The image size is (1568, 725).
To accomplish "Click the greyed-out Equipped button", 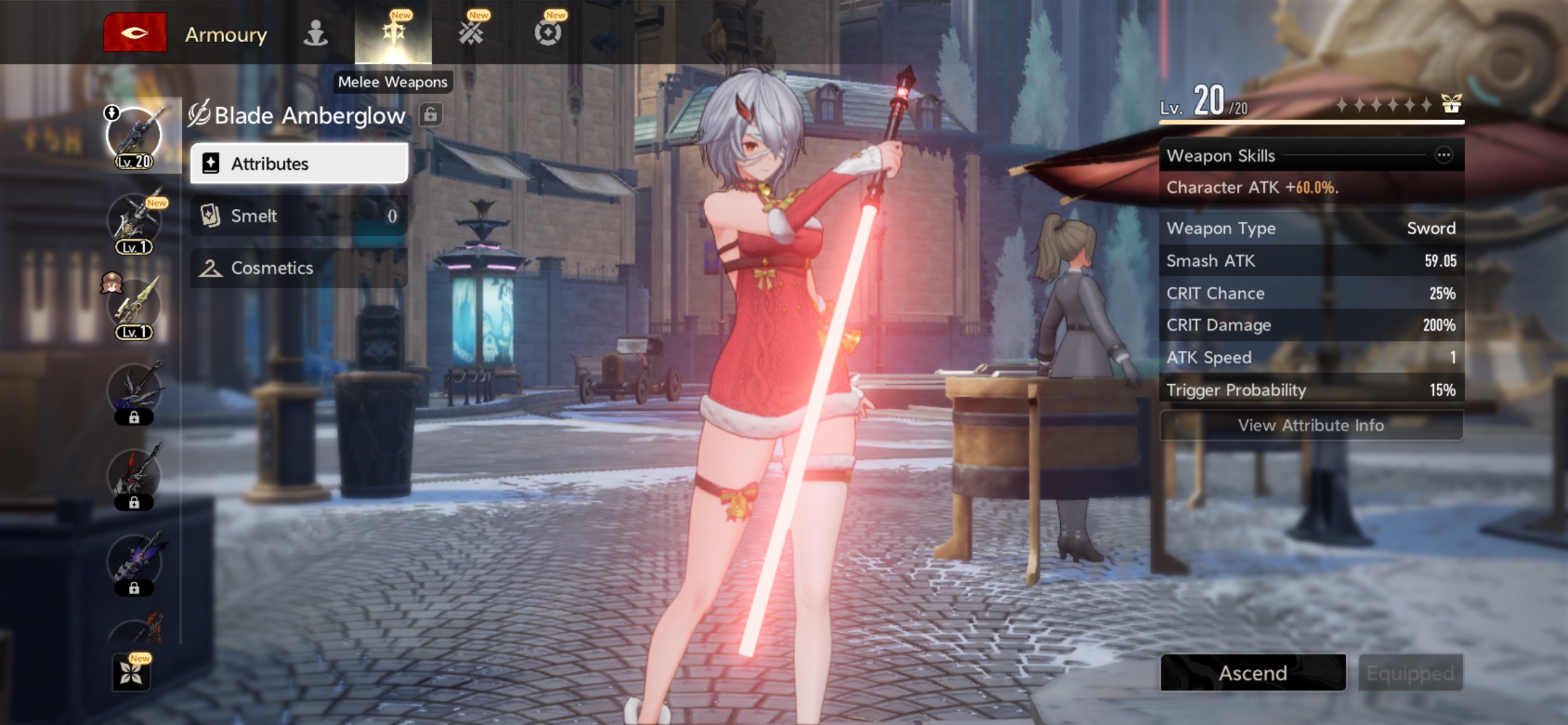I will point(1410,673).
